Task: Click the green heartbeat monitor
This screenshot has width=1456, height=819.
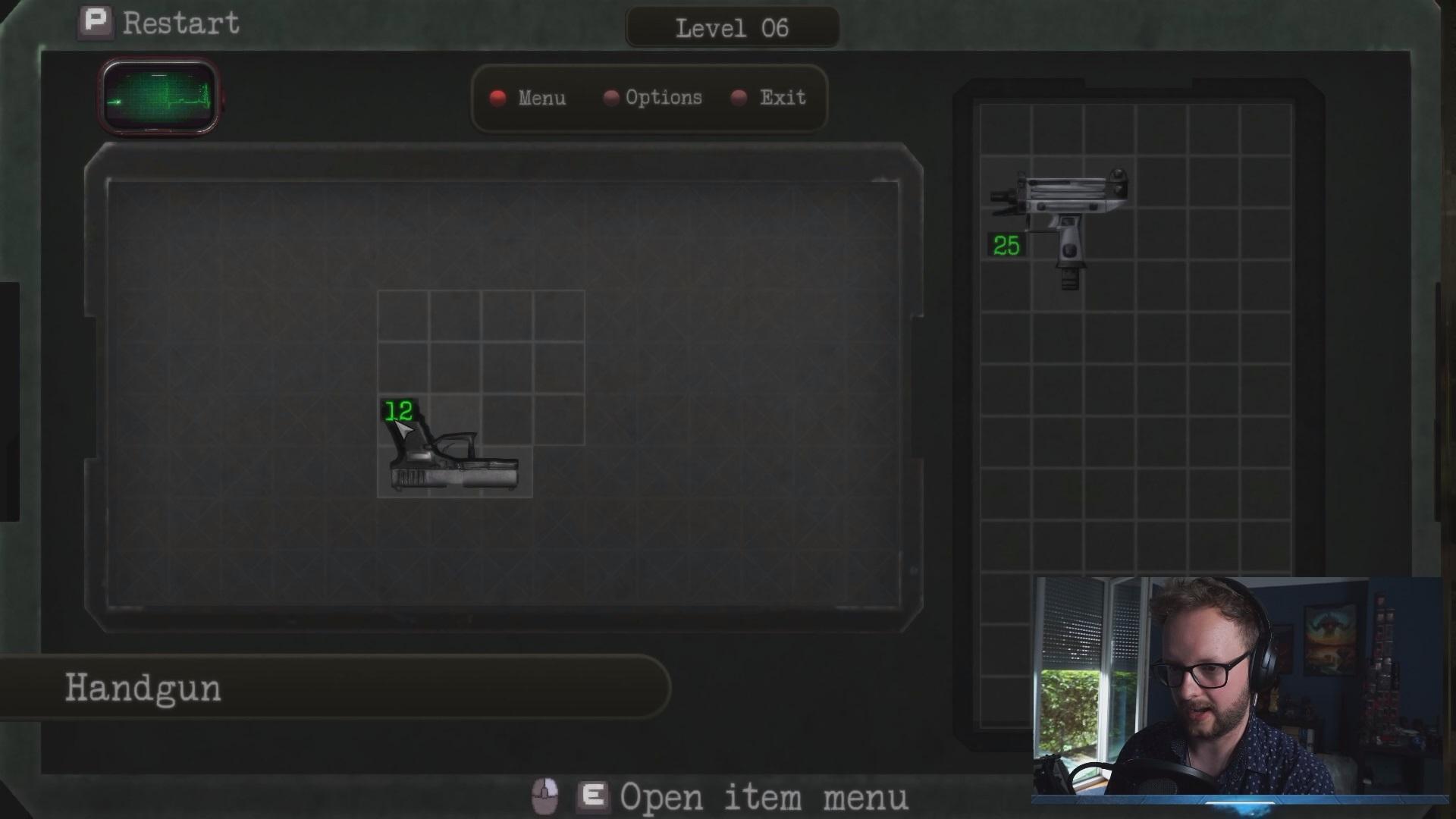Action: point(159,97)
